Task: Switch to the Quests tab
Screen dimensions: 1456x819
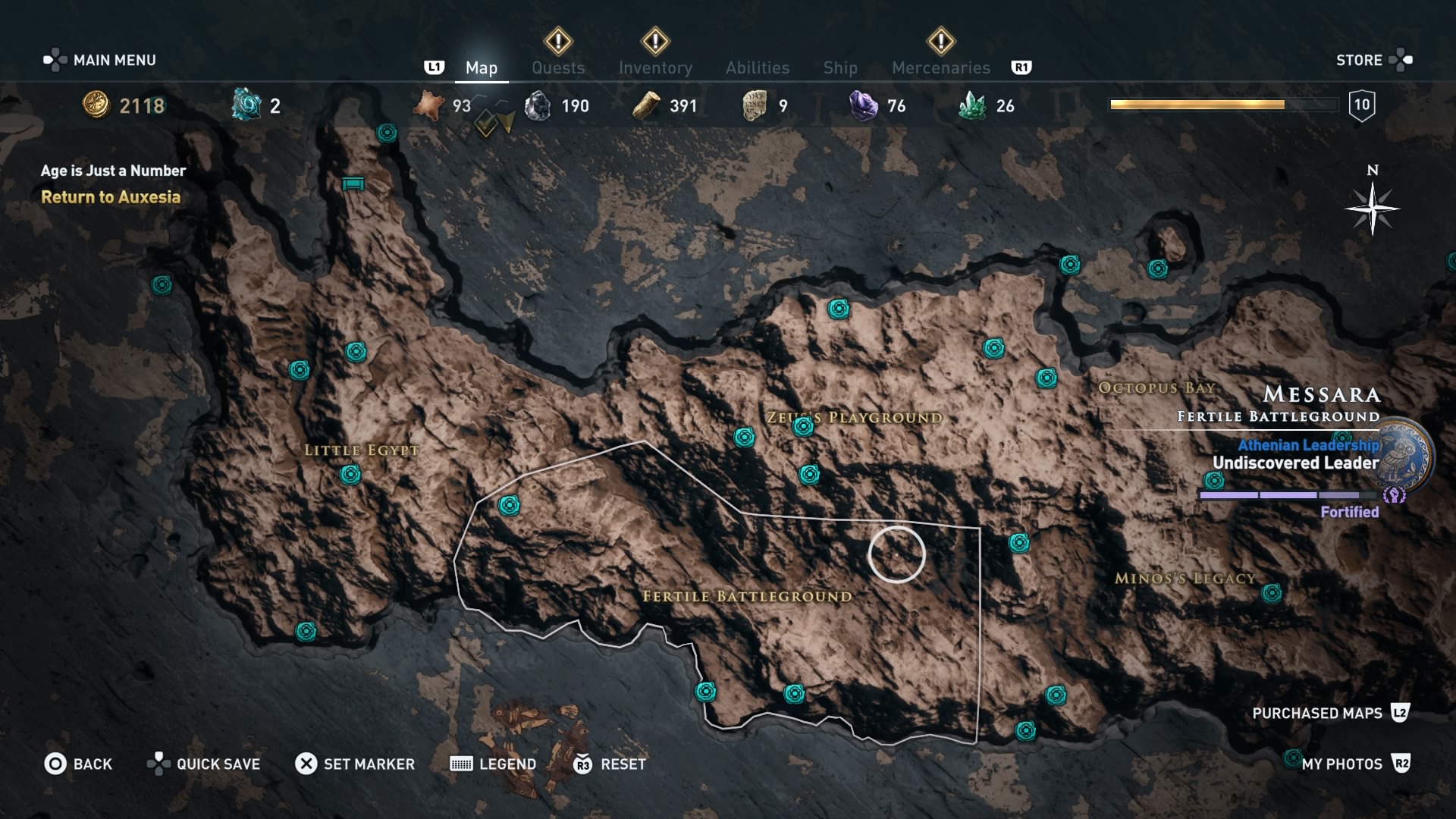Action: click(558, 67)
